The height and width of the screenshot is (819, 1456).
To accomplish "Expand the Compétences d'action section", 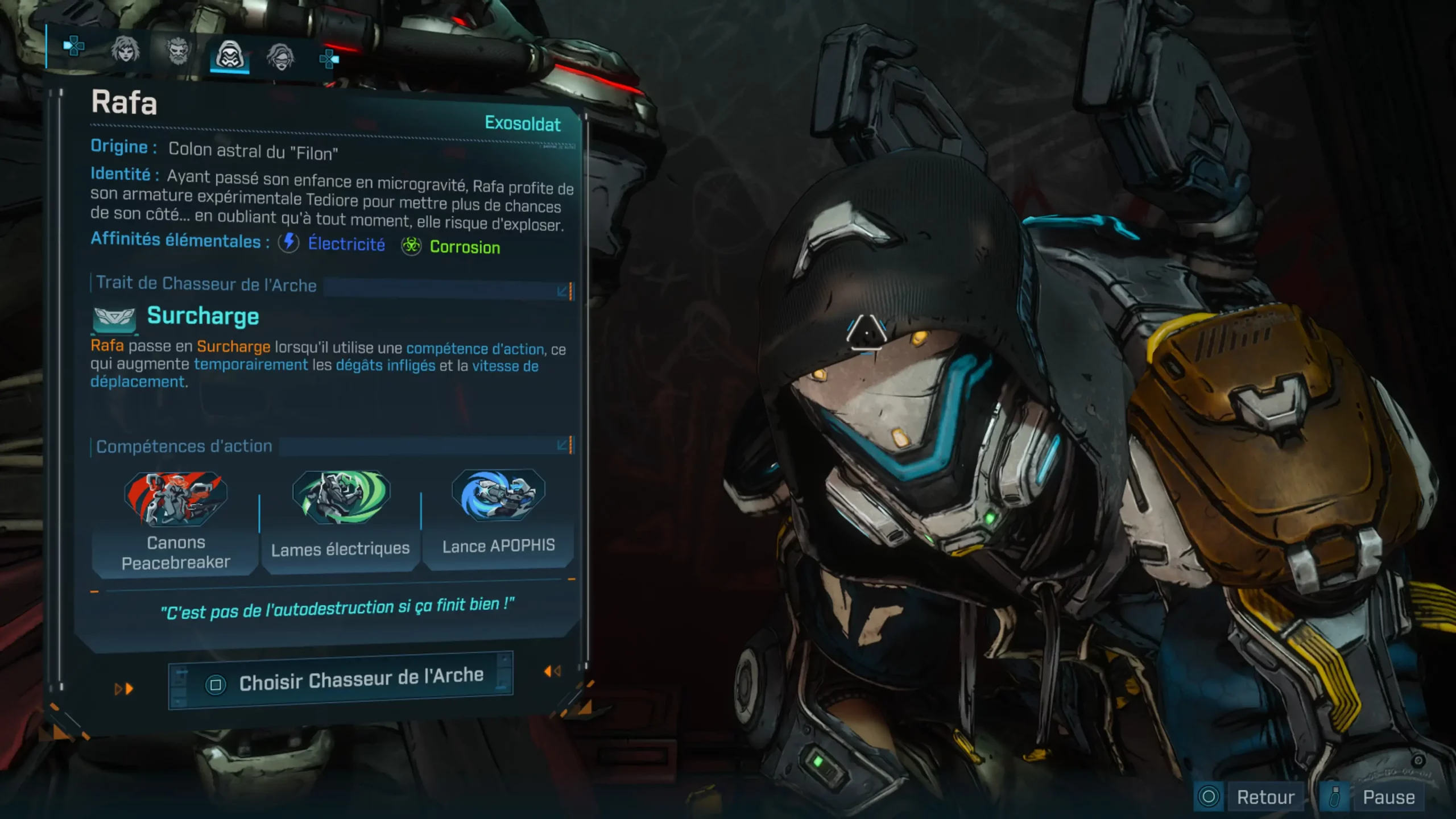I will (564, 445).
